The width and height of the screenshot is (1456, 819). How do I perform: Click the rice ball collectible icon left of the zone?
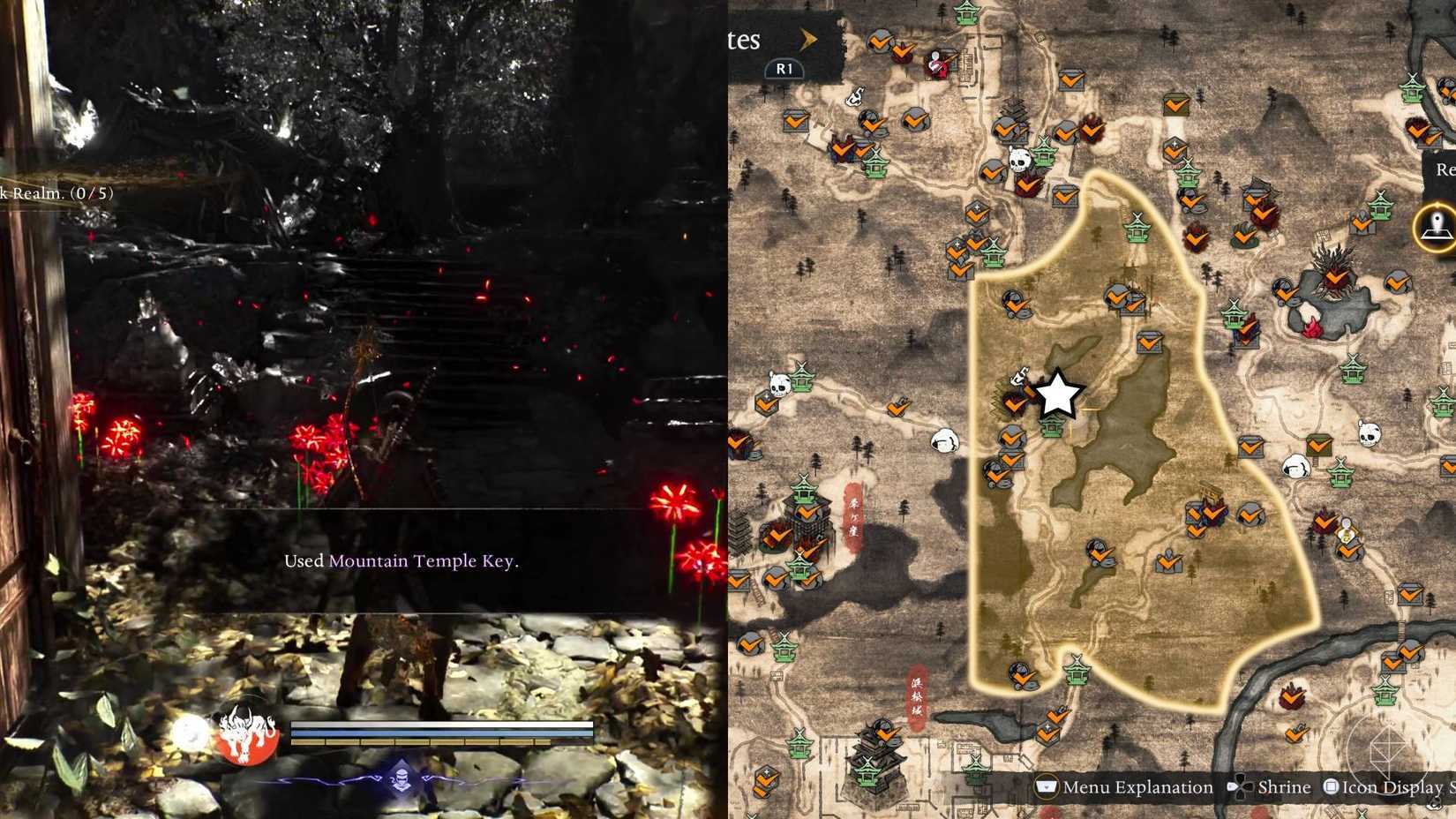click(944, 439)
